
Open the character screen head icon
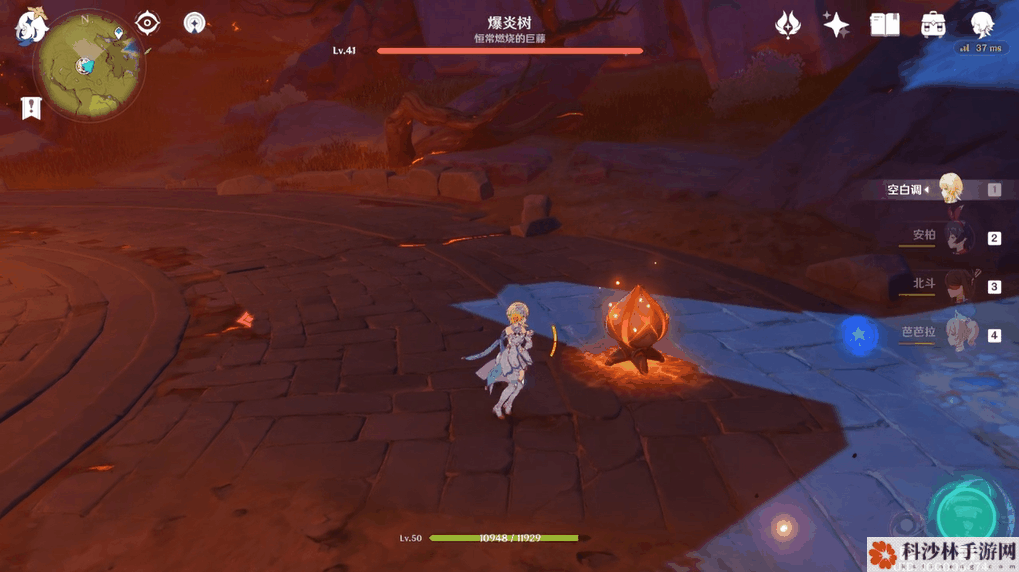pyautogui.click(x=982, y=24)
